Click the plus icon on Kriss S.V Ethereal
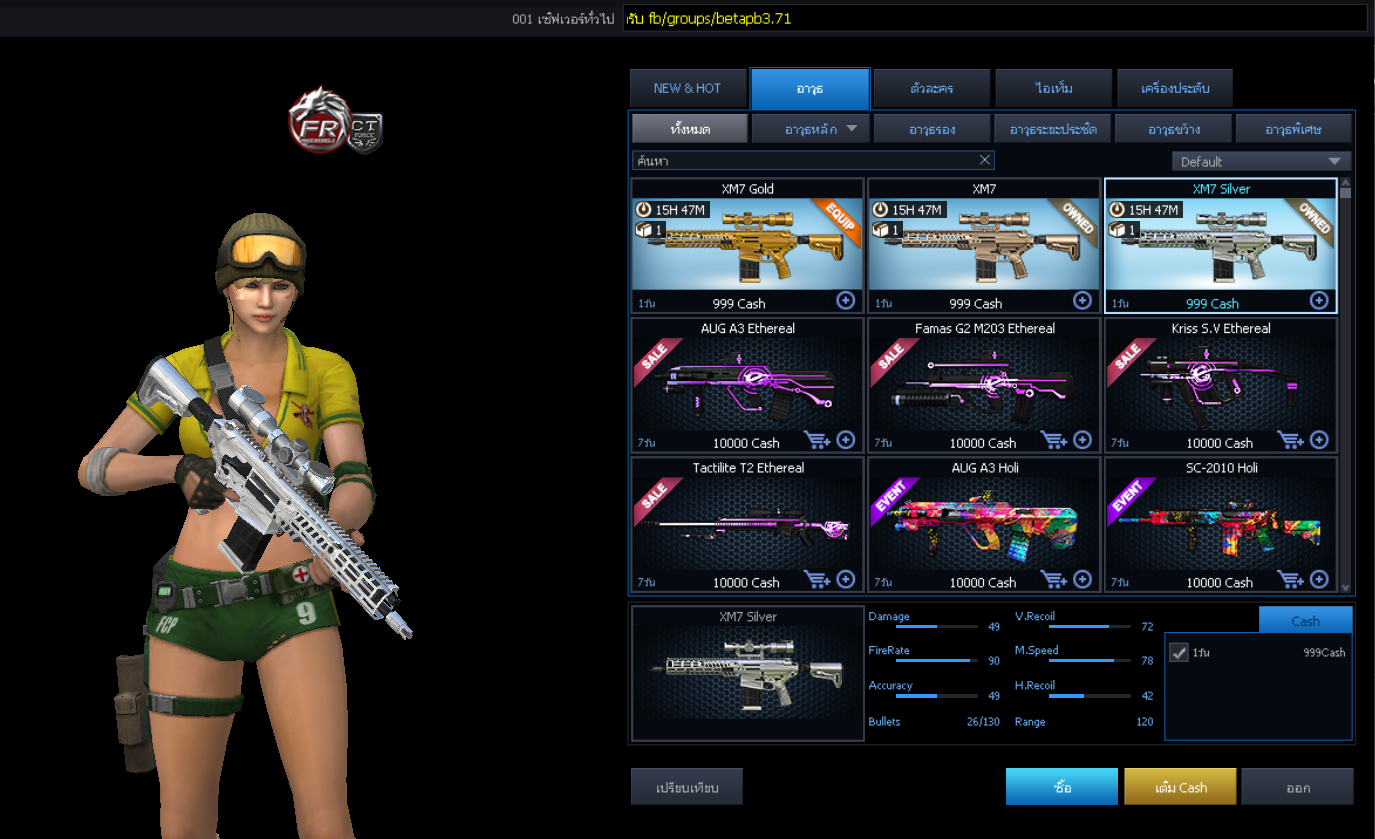This screenshot has height=839, width=1375. [x=1318, y=440]
